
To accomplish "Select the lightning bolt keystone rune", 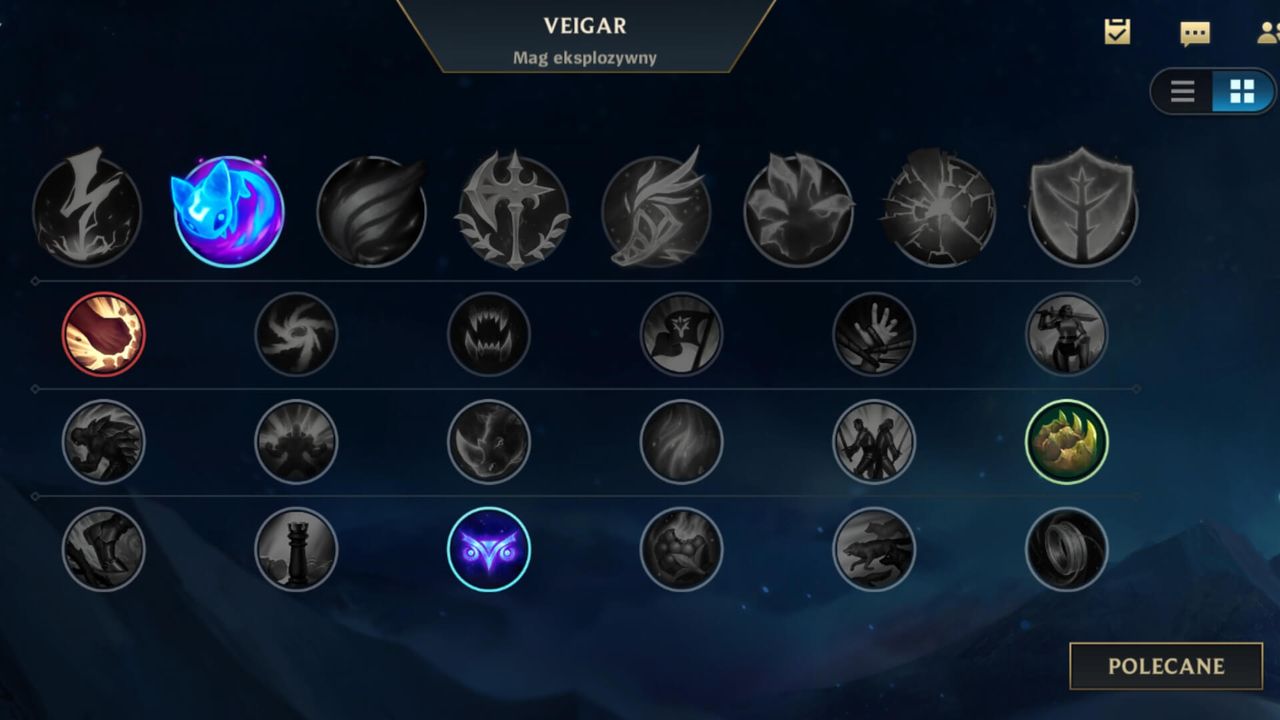I will pyautogui.click(x=87, y=211).
